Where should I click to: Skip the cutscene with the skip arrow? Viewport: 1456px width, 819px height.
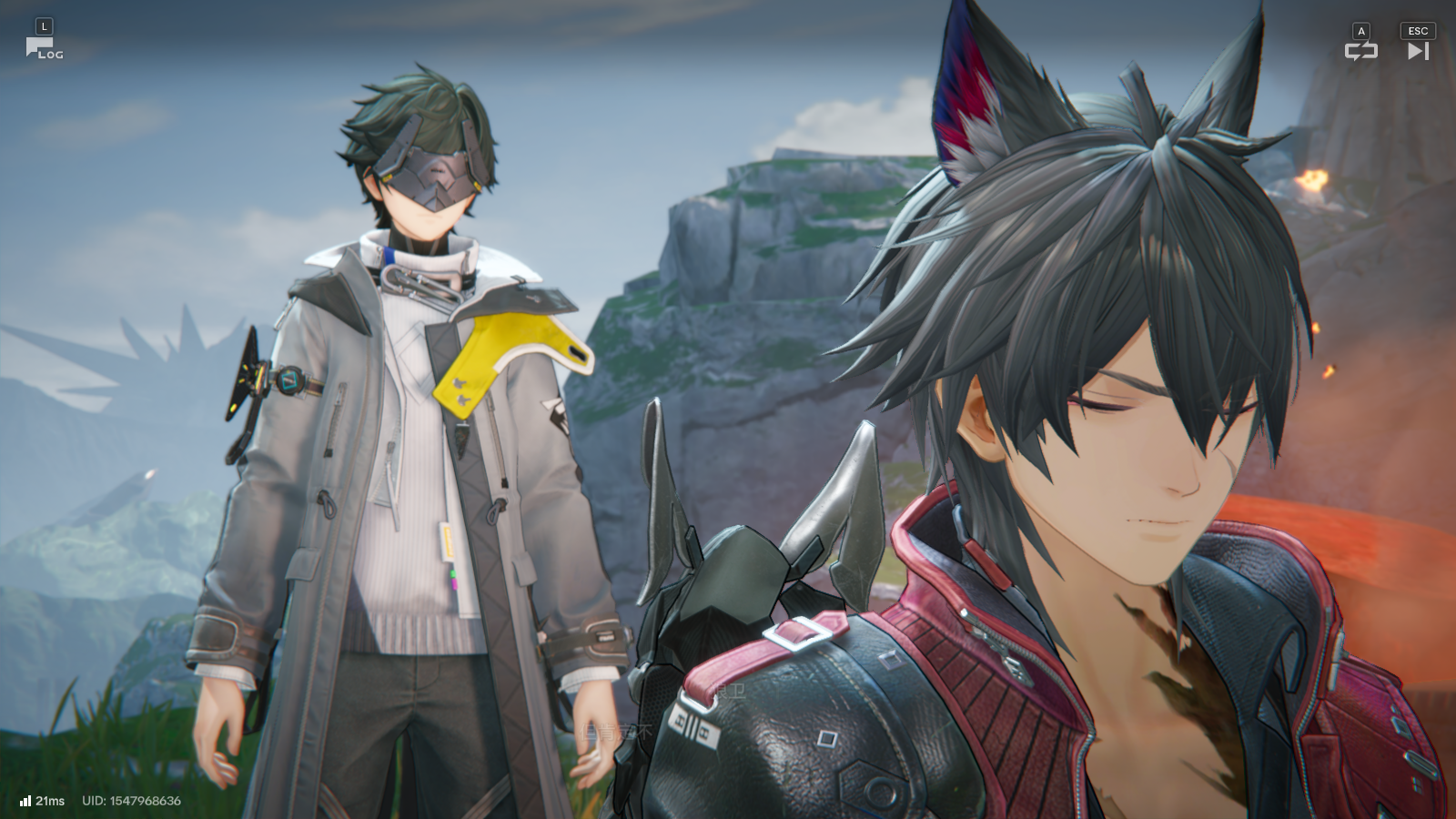(1418, 51)
